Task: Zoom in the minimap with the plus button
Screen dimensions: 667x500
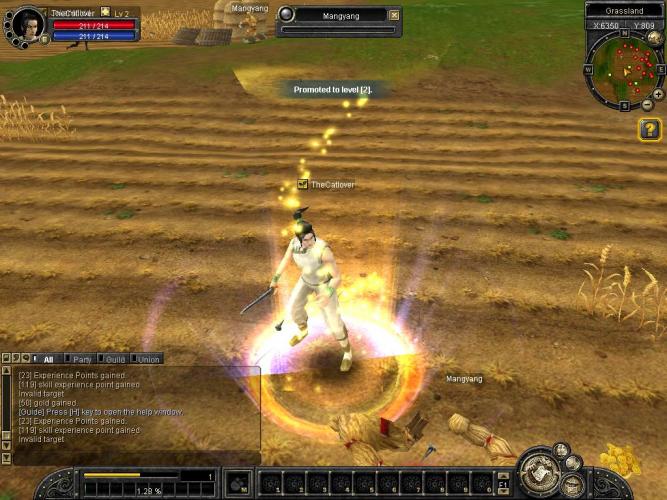Action: pyautogui.click(x=657, y=94)
